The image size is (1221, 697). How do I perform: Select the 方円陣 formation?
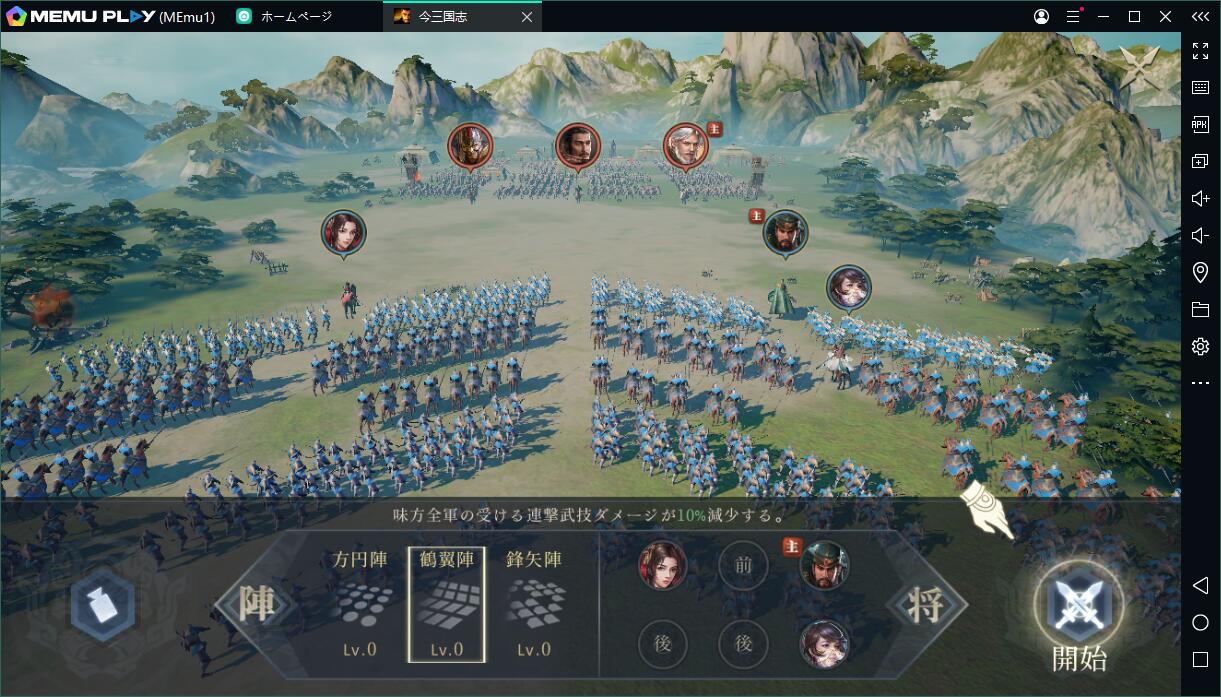pyautogui.click(x=360, y=603)
